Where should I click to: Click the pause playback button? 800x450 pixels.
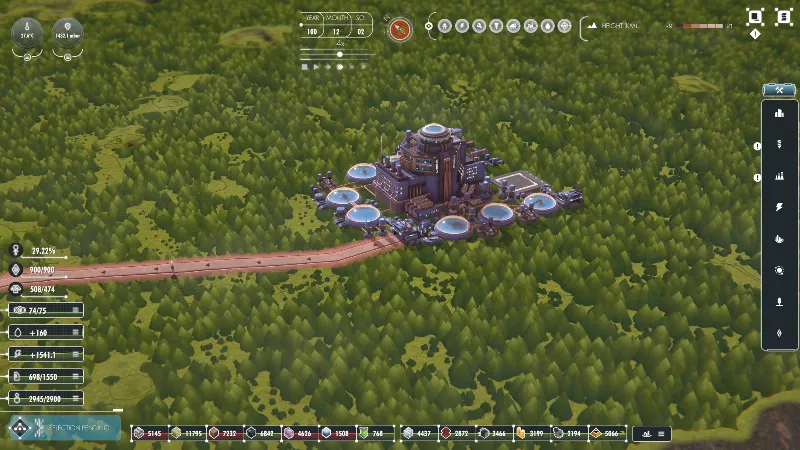[304, 67]
